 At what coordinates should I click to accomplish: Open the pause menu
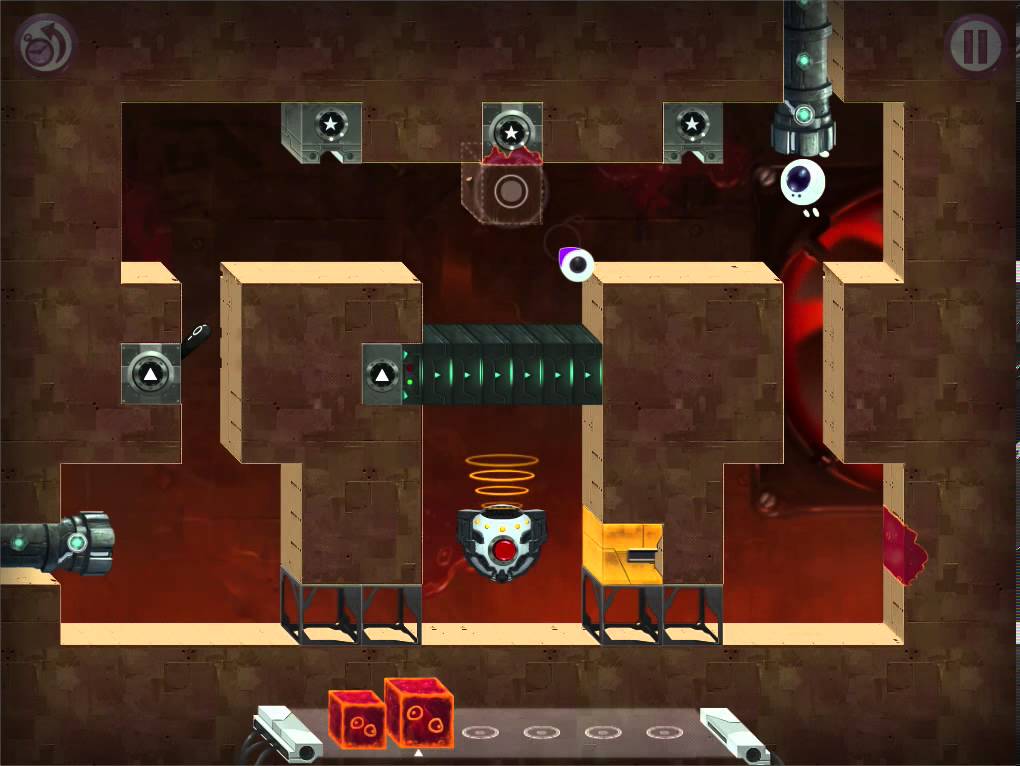click(x=975, y=45)
